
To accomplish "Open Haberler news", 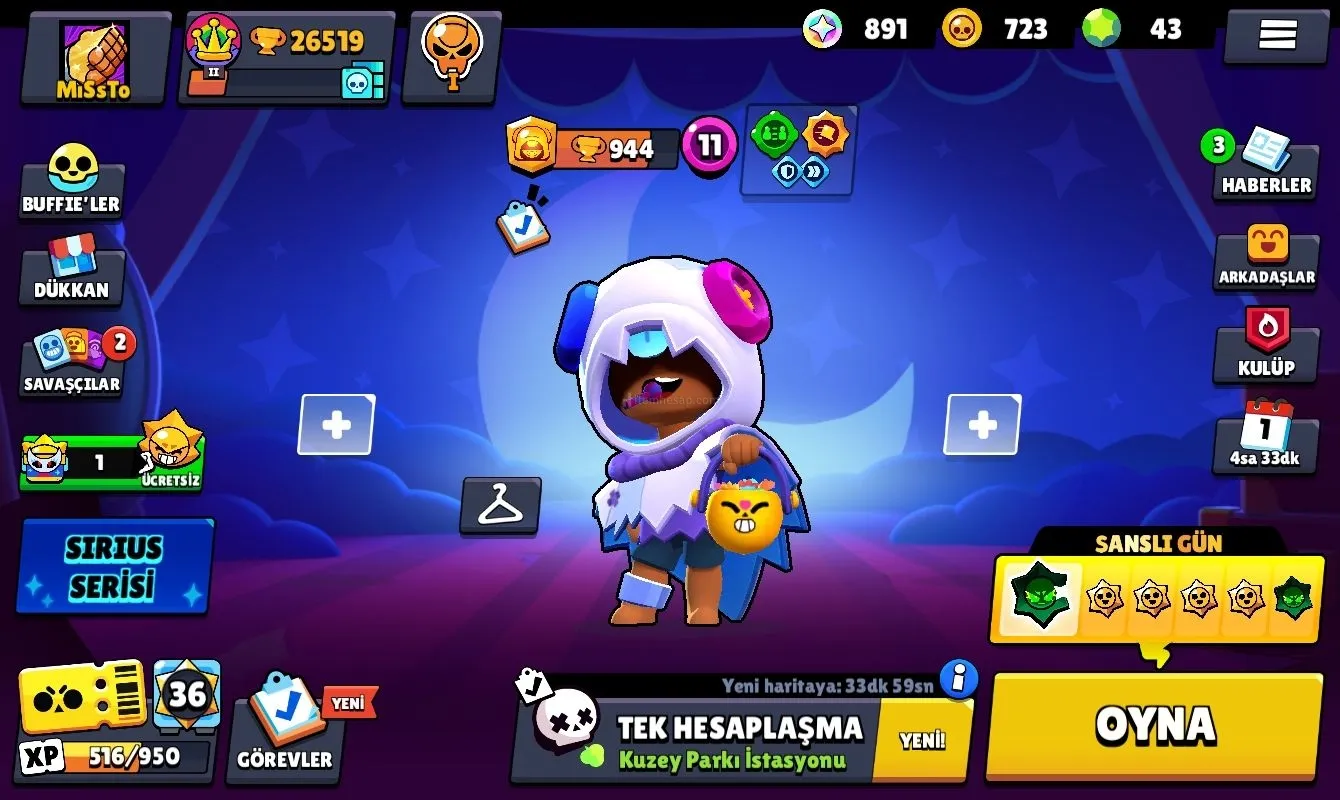I will pyautogui.click(x=1266, y=166).
